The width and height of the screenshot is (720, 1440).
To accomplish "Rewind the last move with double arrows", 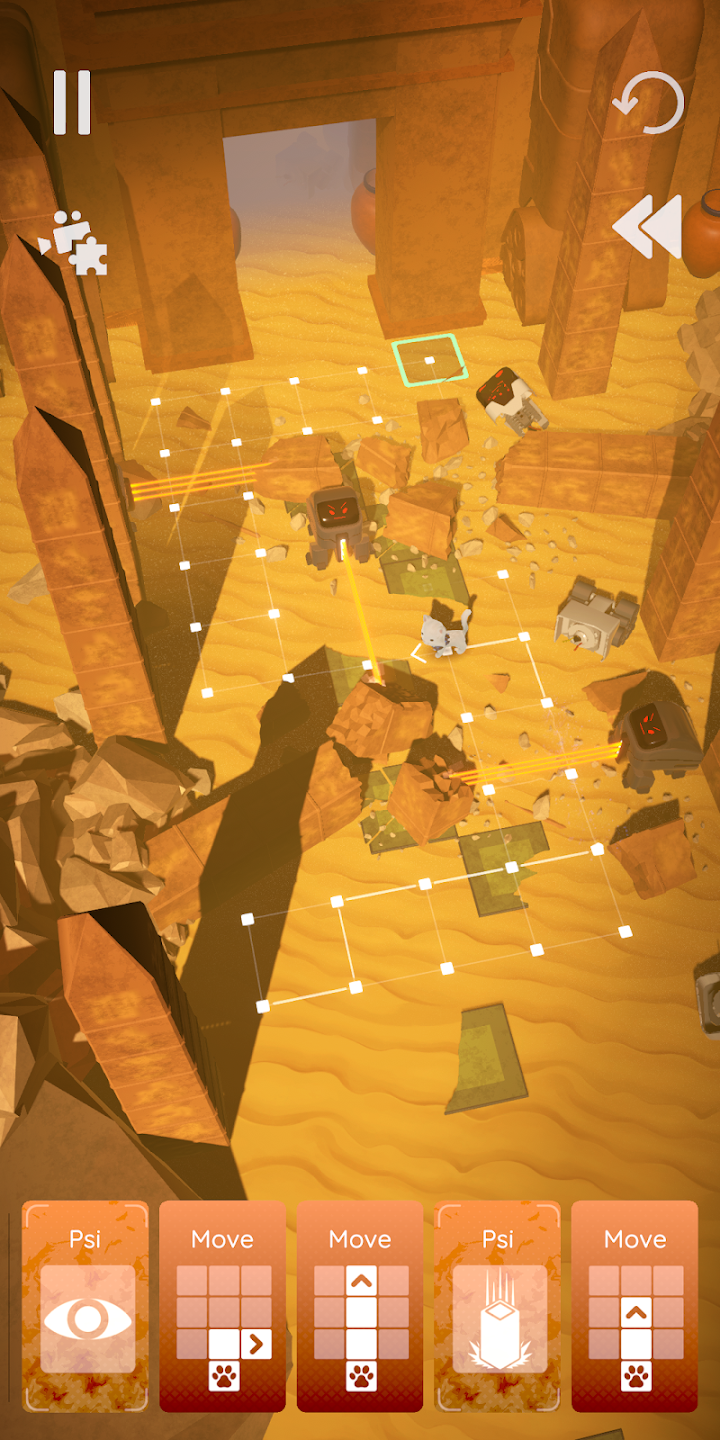I will point(647,227).
